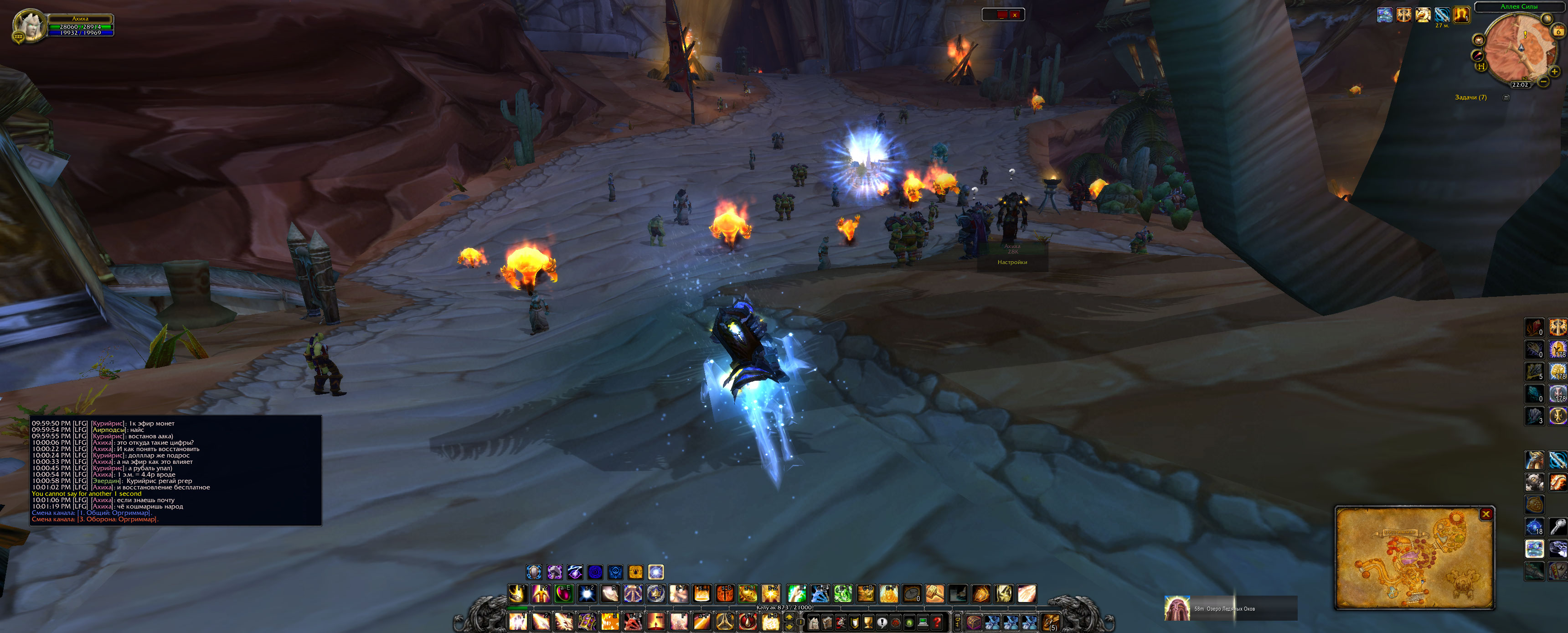The height and width of the screenshot is (633, 1568).
Task: Open the main menu computer icon
Action: pyautogui.click(x=923, y=623)
